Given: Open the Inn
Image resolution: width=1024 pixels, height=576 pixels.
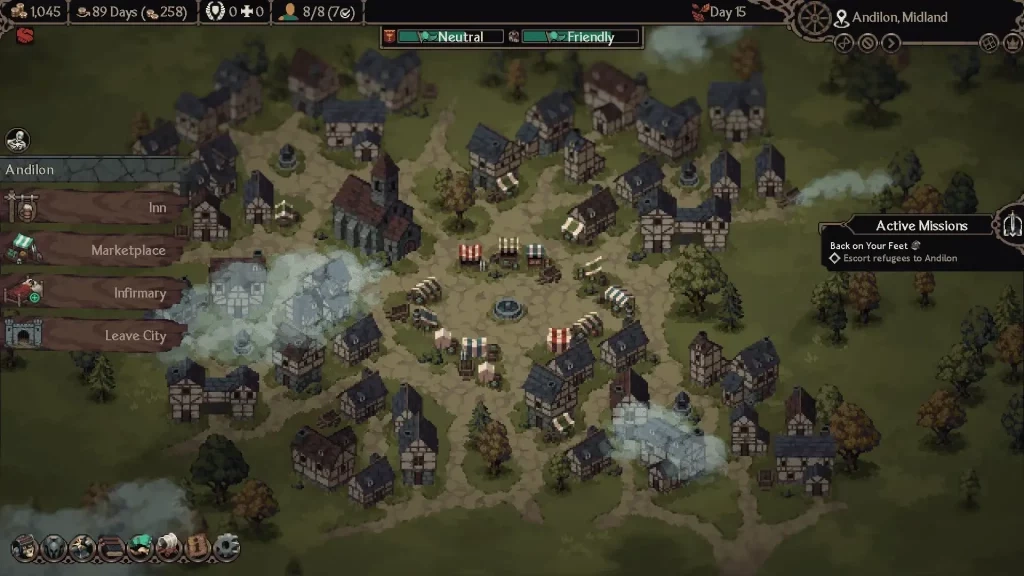Looking at the screenshot, I should coord(95,207).
